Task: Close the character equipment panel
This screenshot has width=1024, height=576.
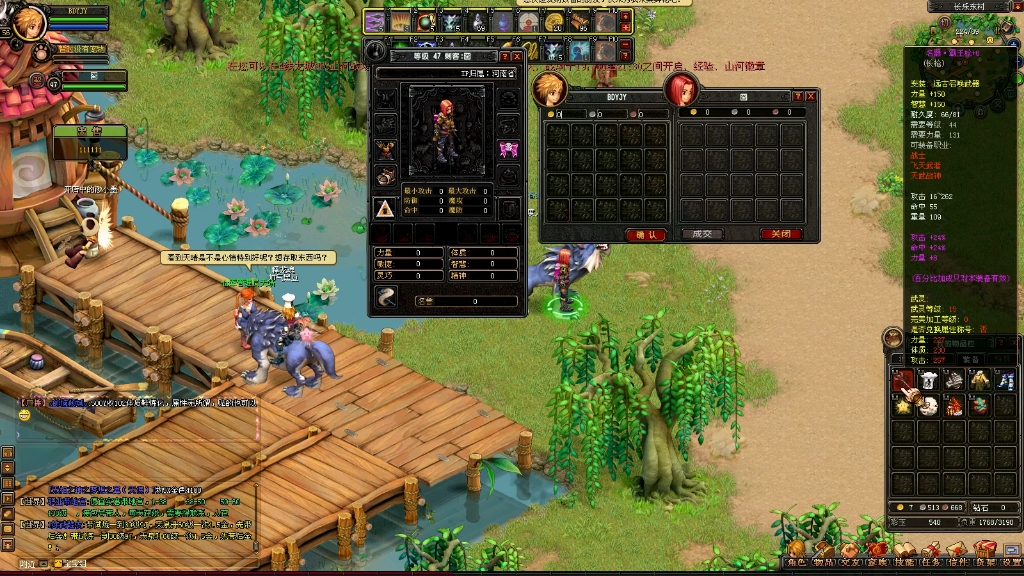Action: (x=518, y=56)
